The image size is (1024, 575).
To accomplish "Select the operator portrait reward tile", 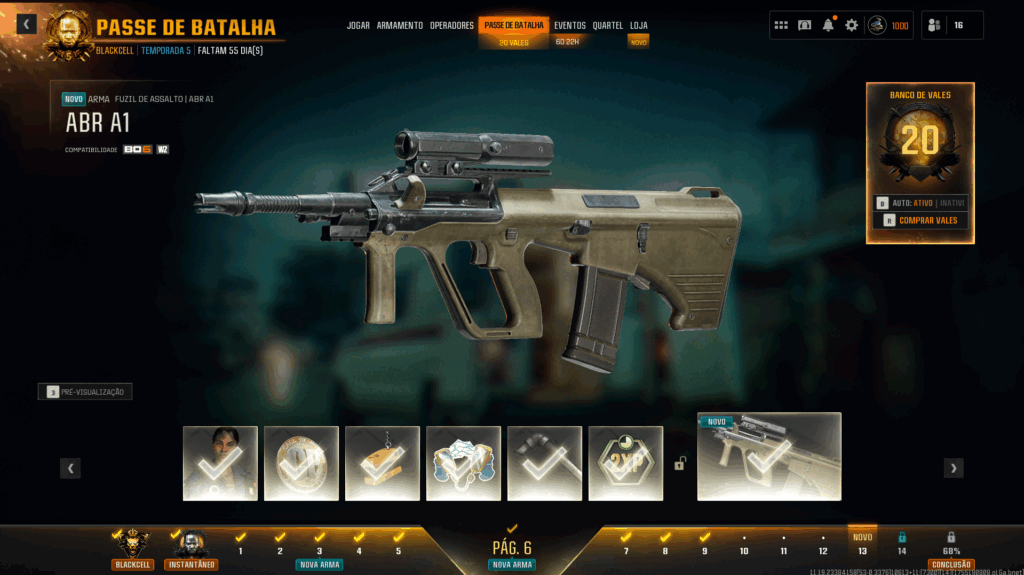I will click(220, 463).
